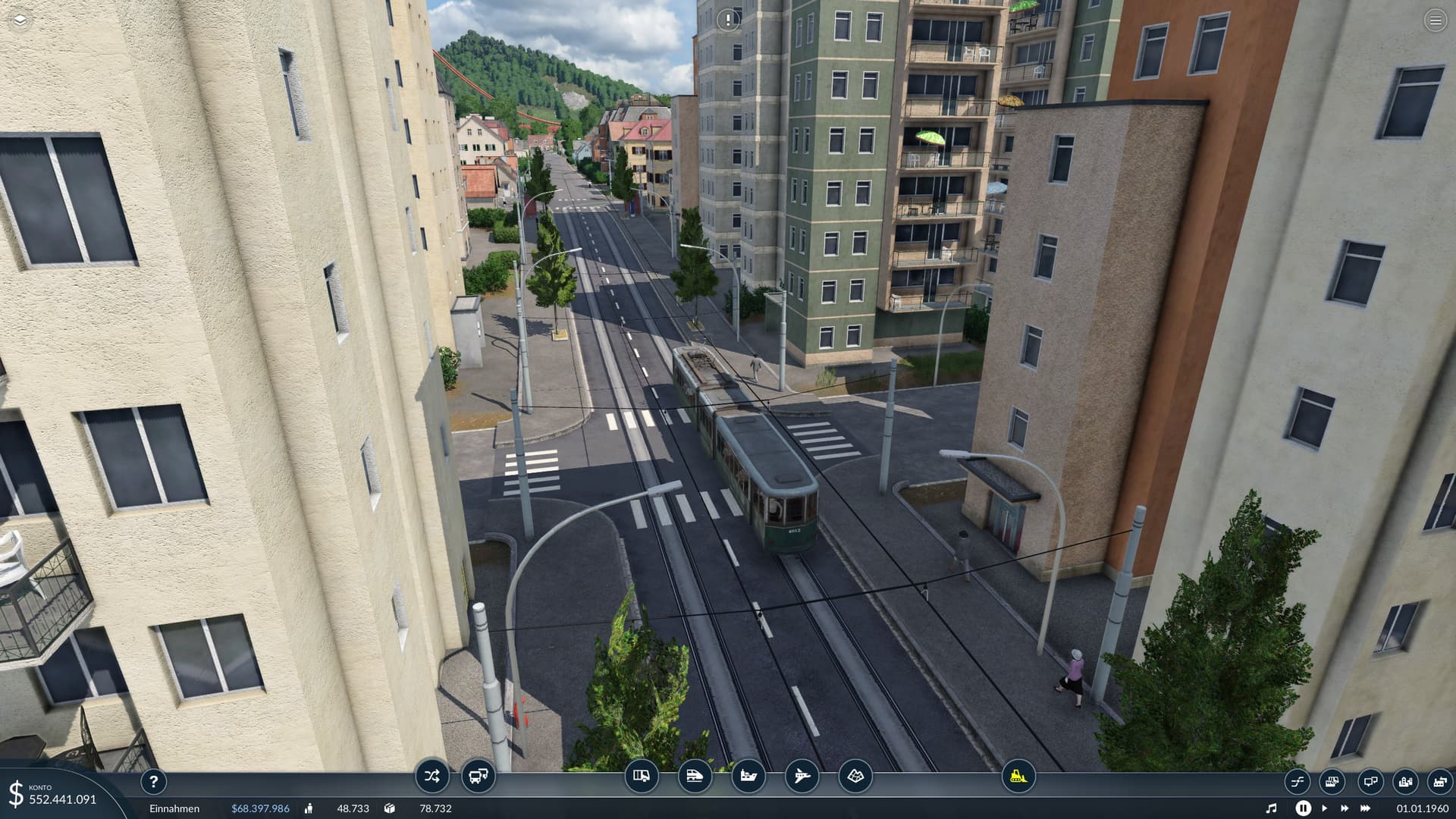
Task: Click the pause game button
Action: point(1303,808)
